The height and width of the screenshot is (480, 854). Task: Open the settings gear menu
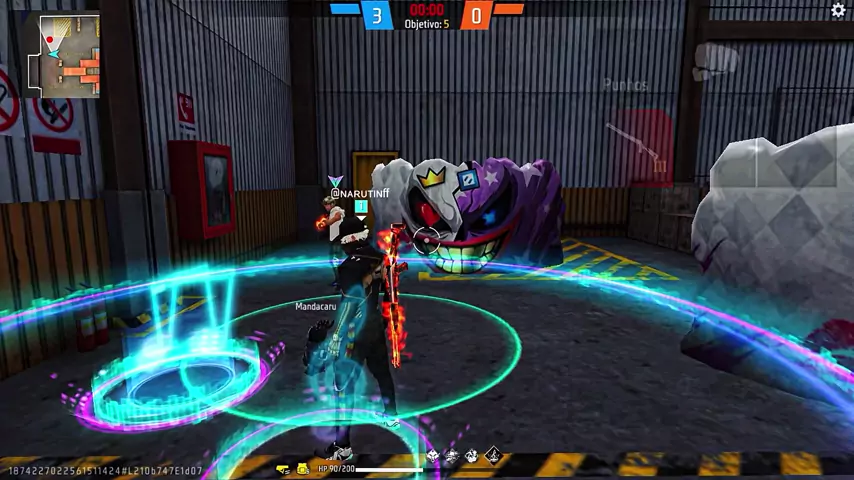coord(838,11)
